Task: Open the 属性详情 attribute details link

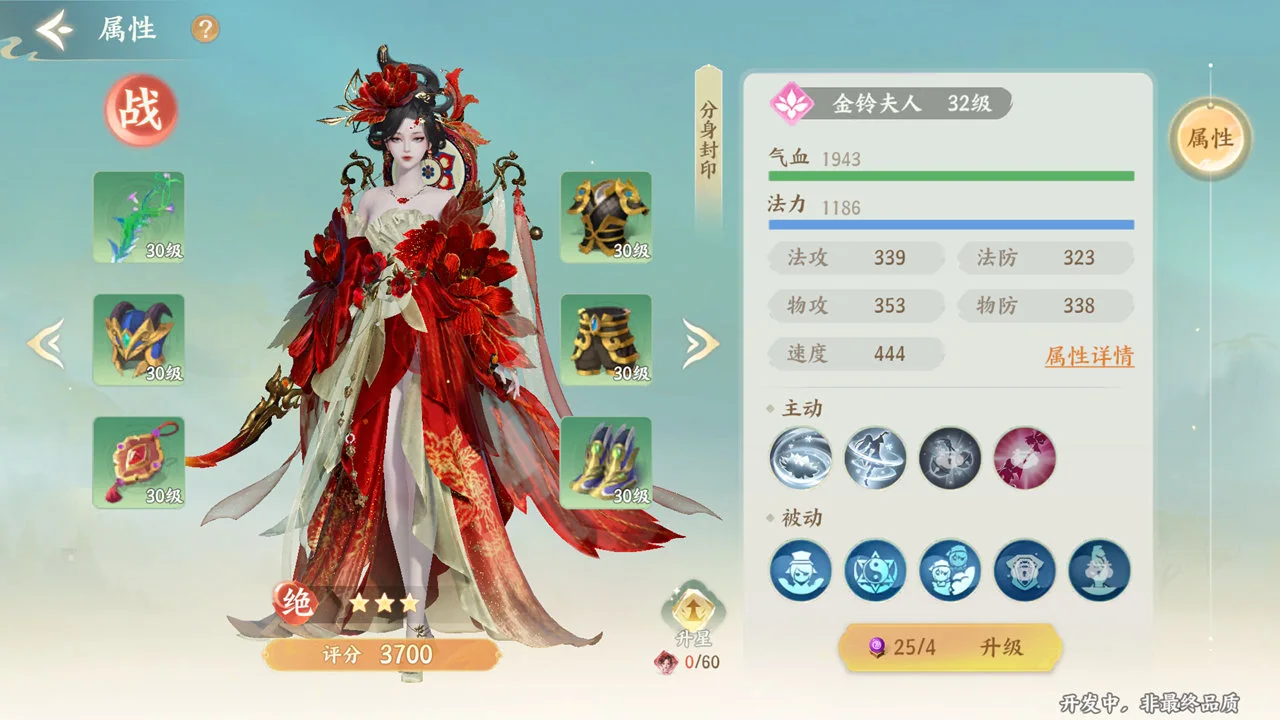Action: point(1089,356)
